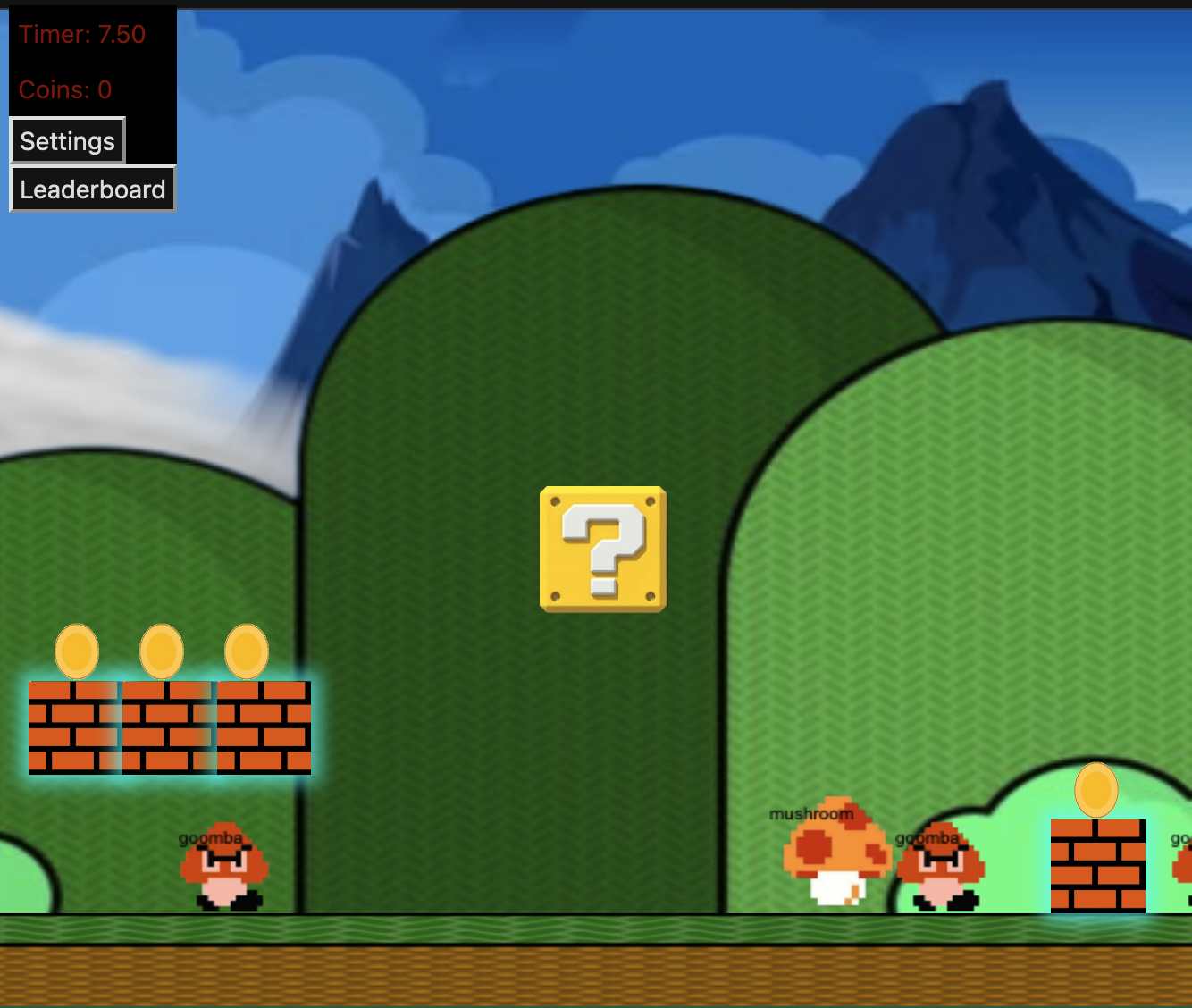Screen dimensions: 1192x1008
Task: Collect the rightmost coin above the brick row
Action: point(247,651)
